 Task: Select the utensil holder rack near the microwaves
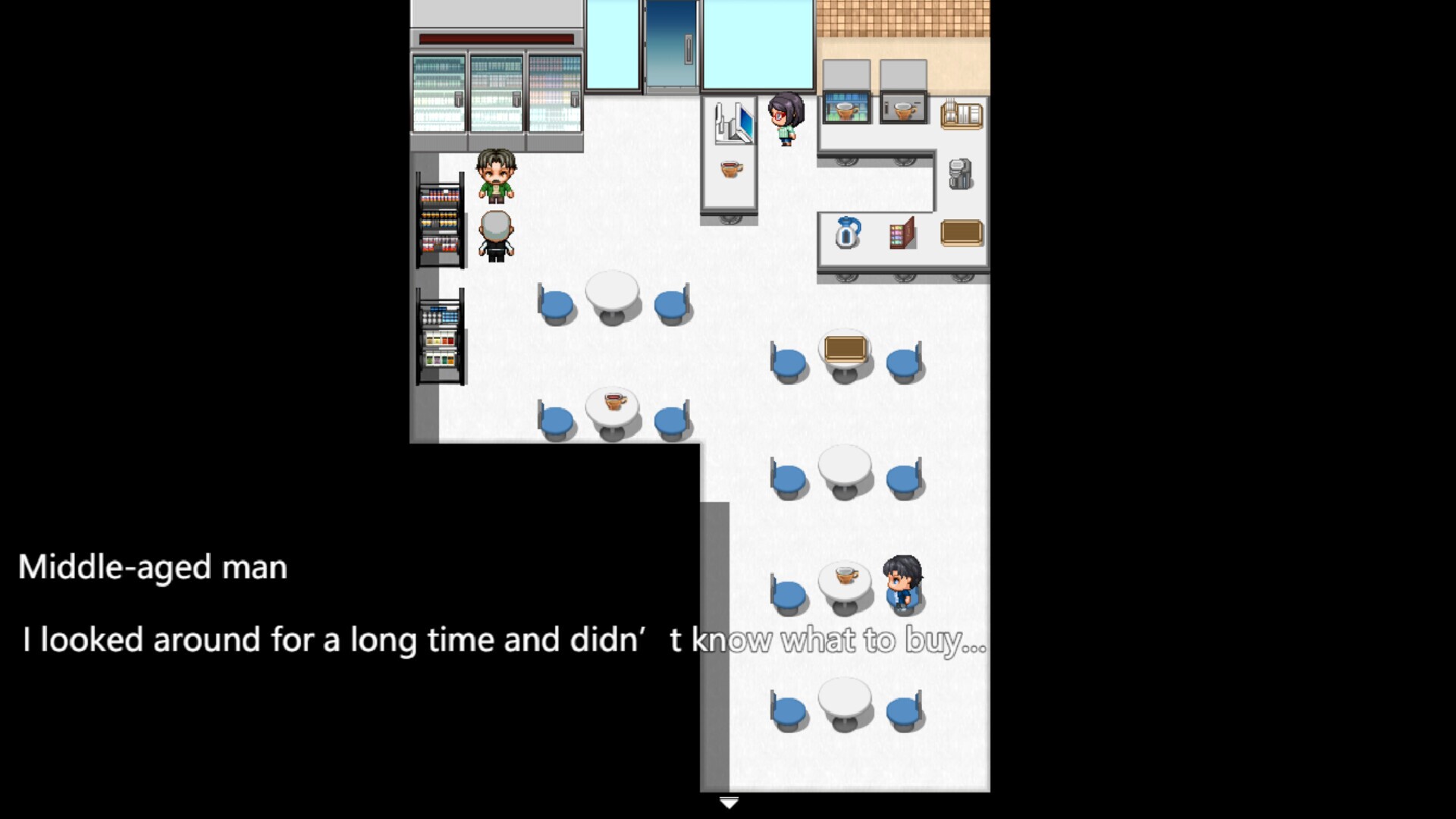tap(961, 114)
